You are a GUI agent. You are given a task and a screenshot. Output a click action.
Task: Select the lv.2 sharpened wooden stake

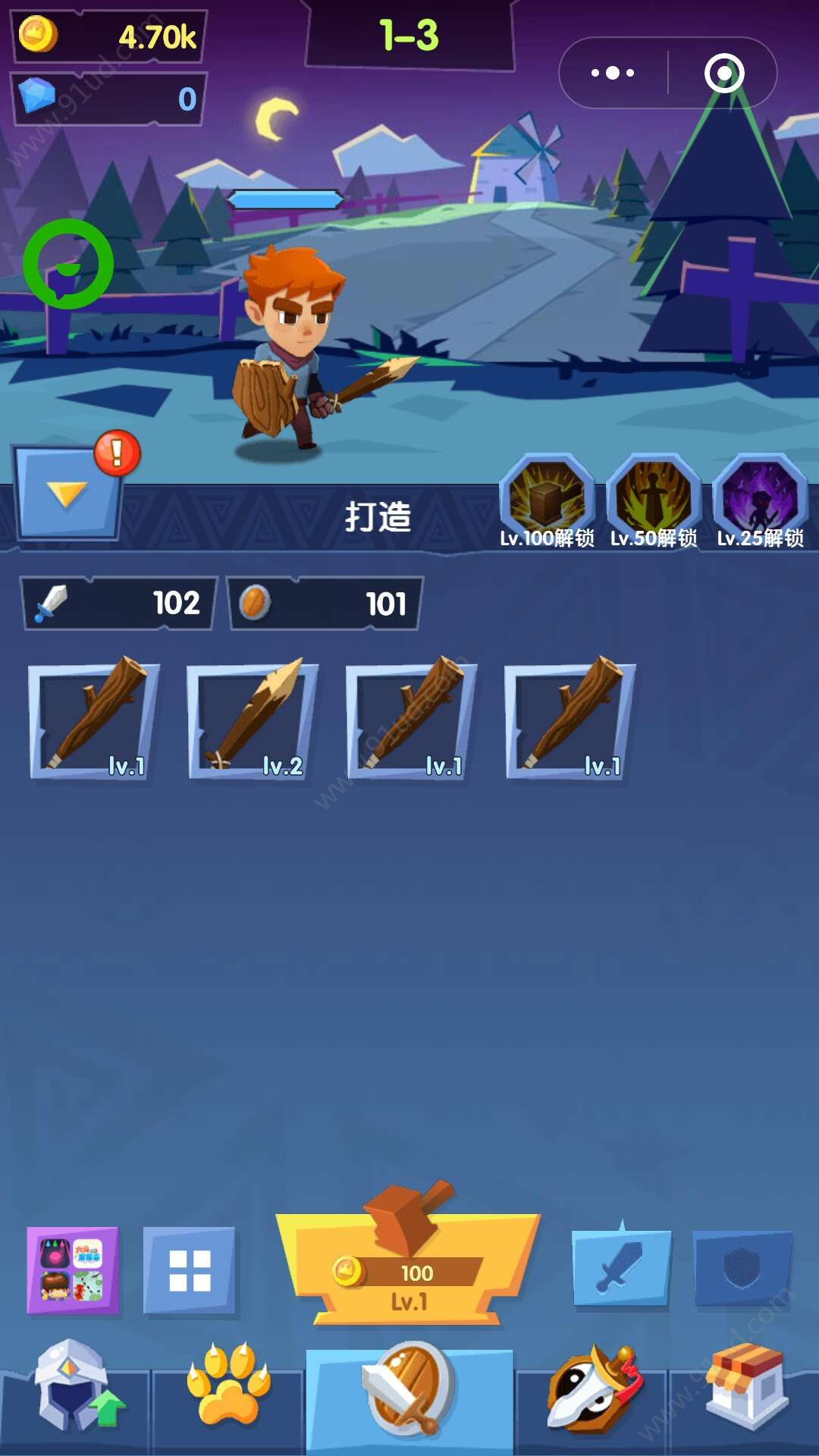[x=253, y=720]
